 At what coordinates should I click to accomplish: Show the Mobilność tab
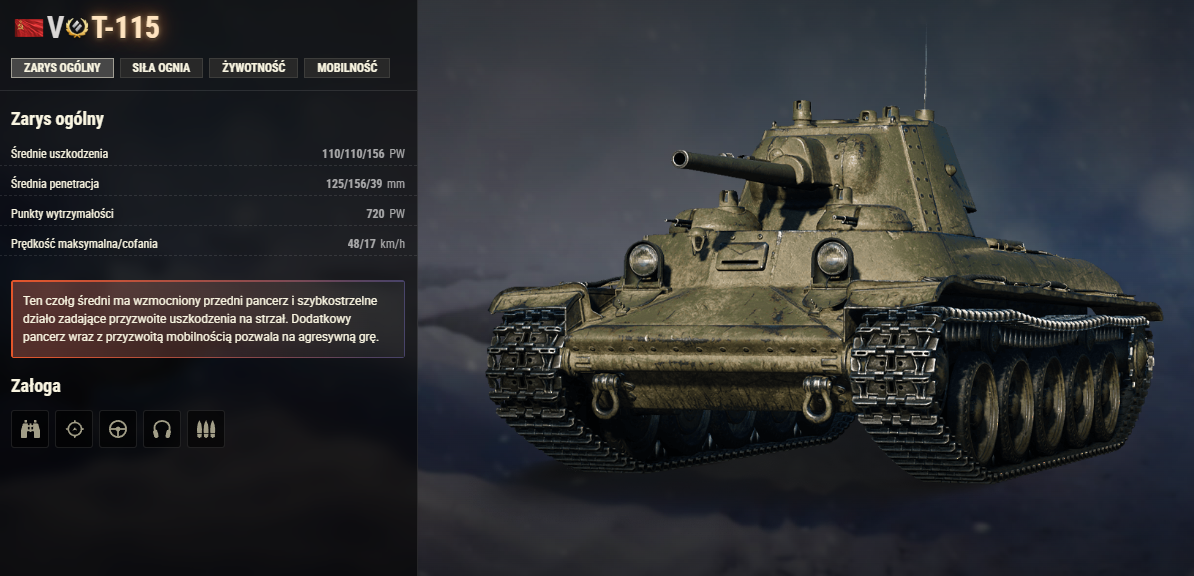pos(346,68)
